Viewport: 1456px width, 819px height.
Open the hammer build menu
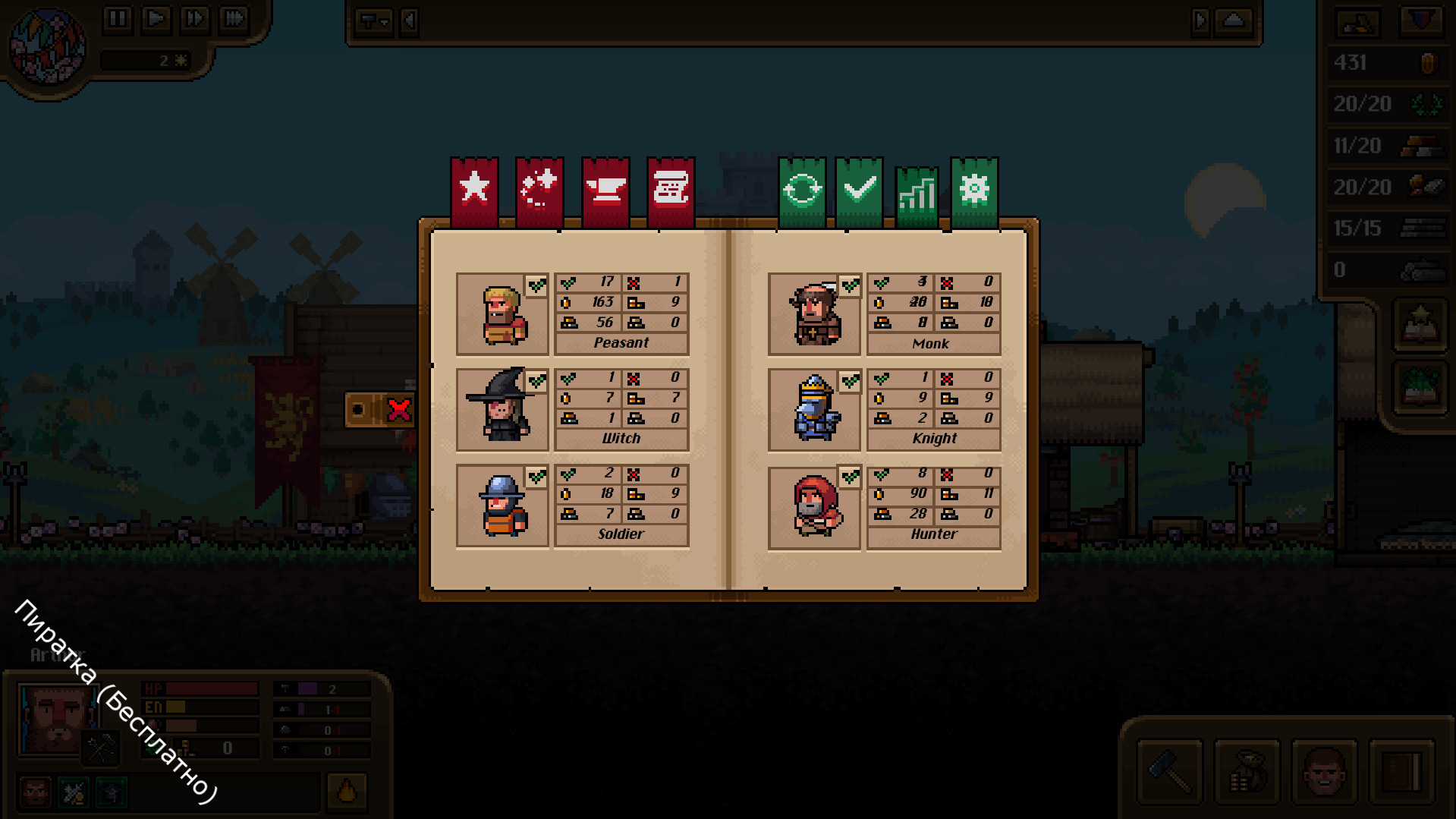pos(1170,772)
